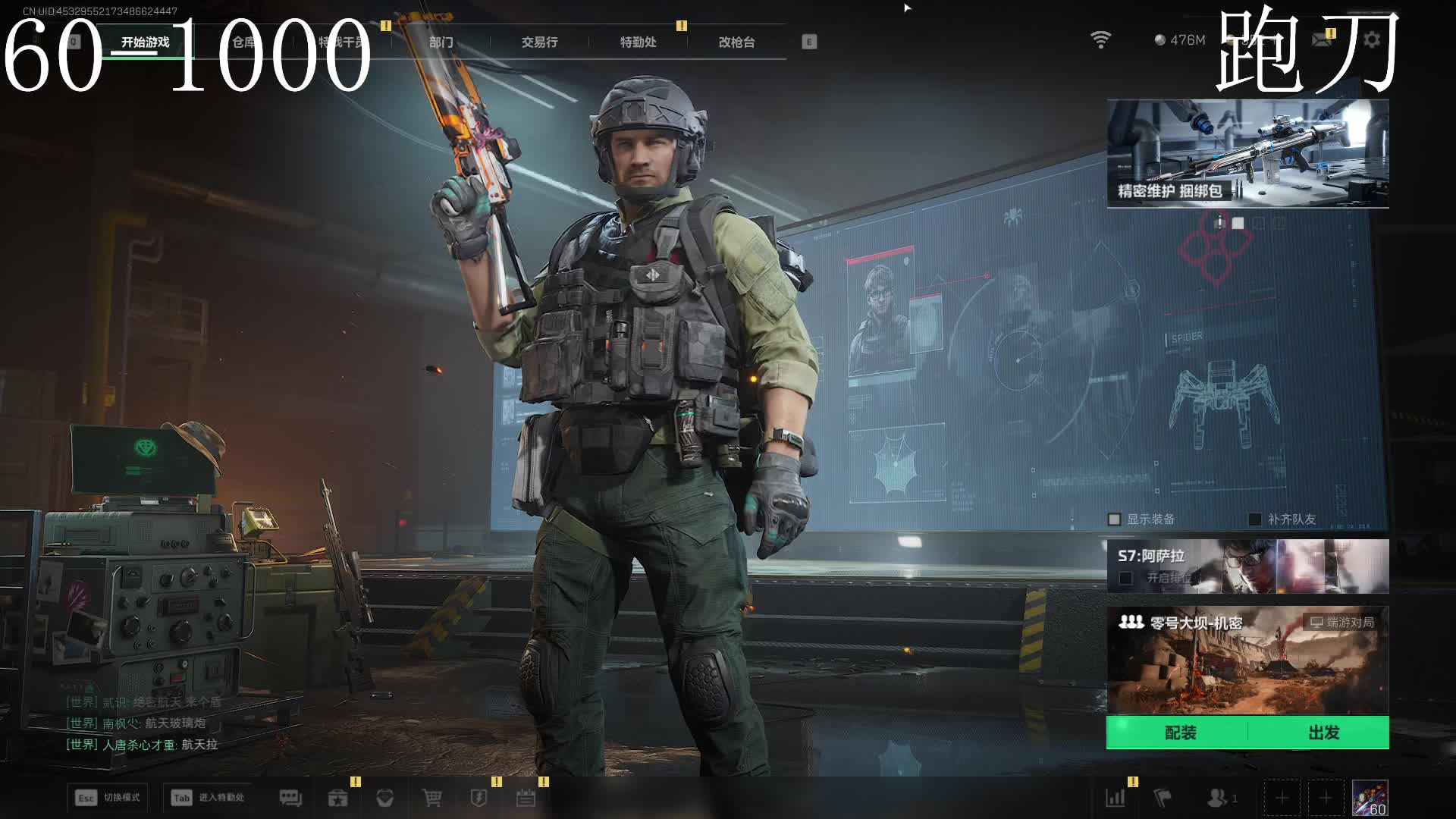Go to the 特勤处 tab

point(638,42)
